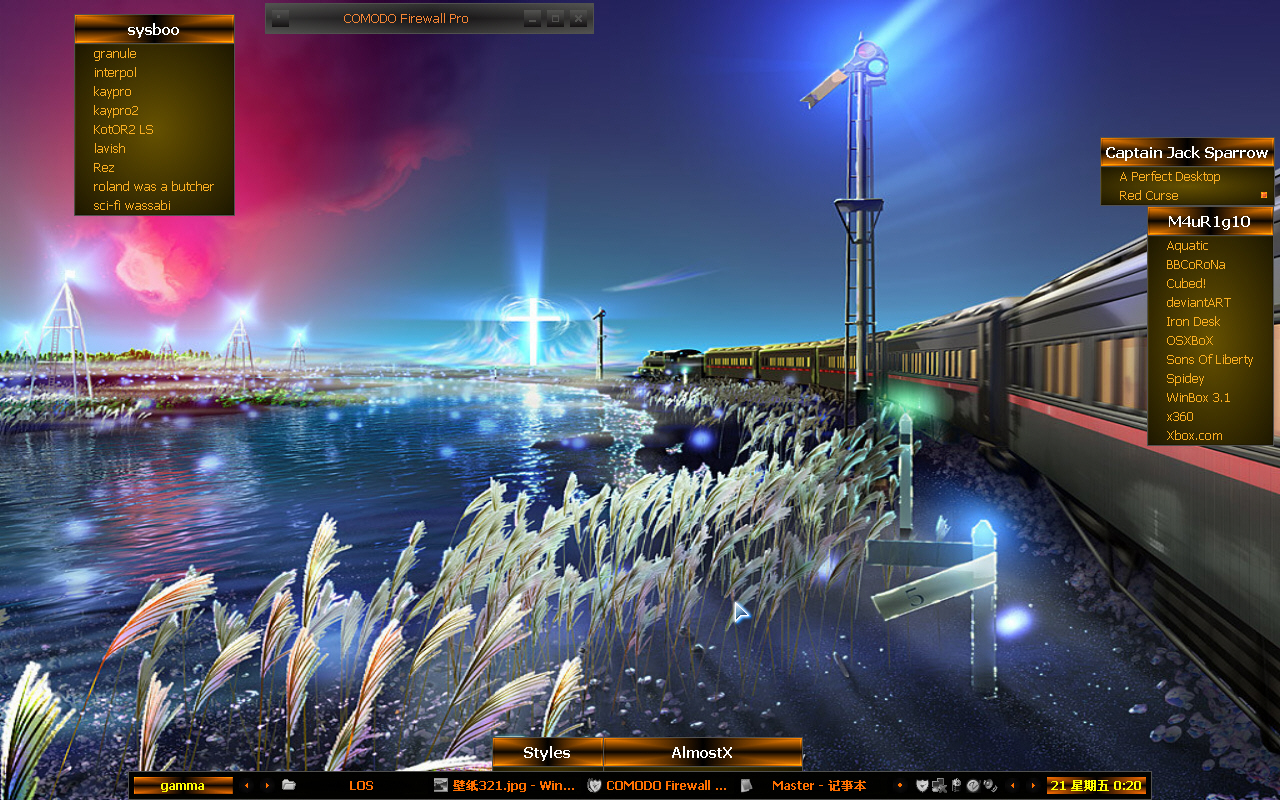Pick the KotOR2 LS style
Image resolution: width=1280 pixels, height=800 pixels.
(123, 130)
